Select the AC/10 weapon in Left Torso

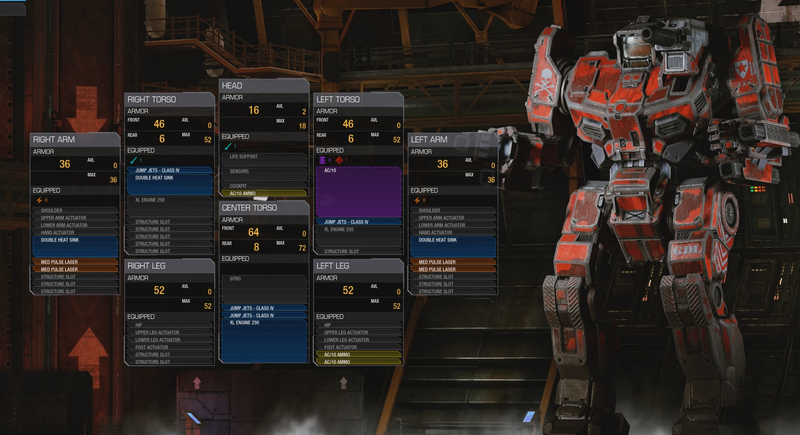pyautogui.click(x=358, y=191)
